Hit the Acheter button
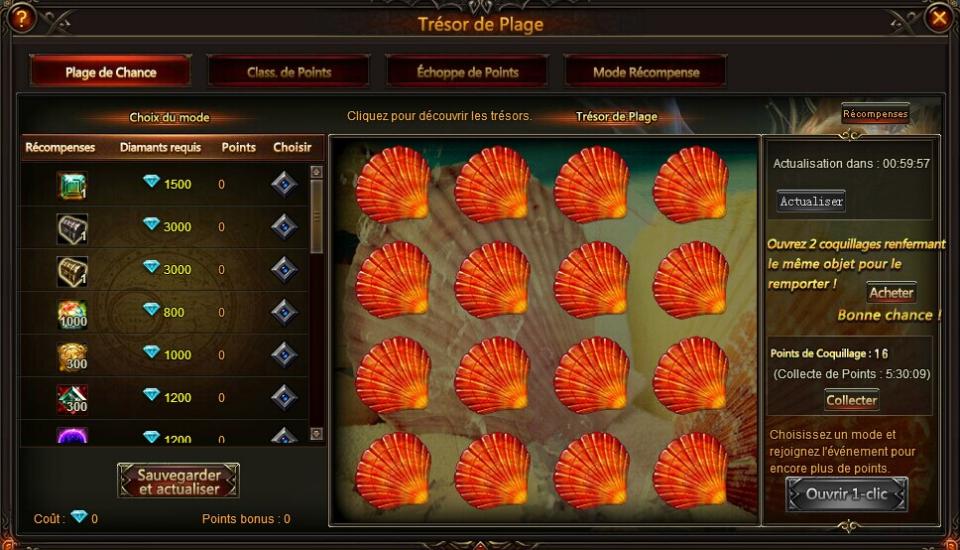Viewport: 960px width, 550px height. 891,293
